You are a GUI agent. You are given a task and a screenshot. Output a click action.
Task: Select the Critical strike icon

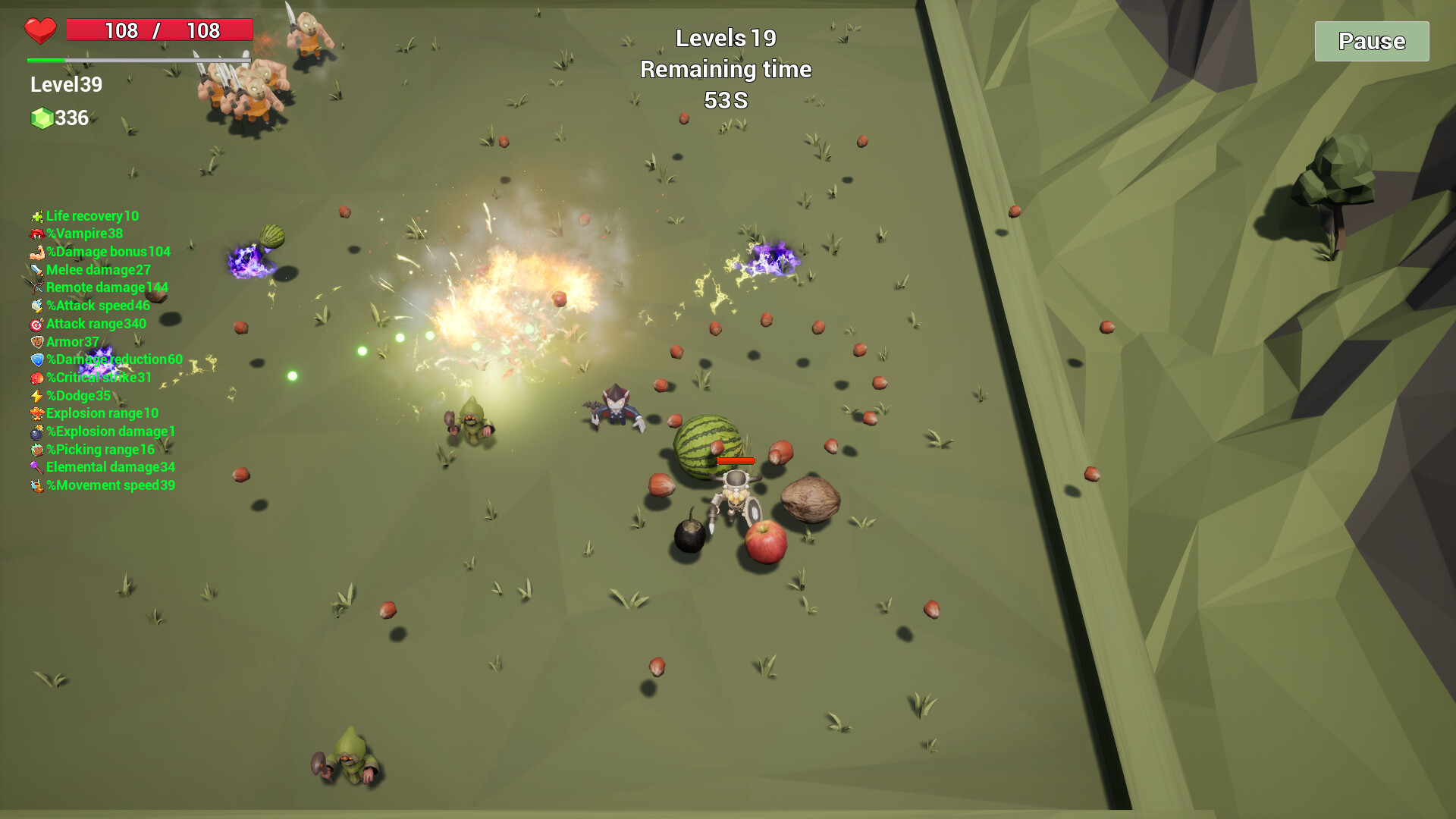(x=36, y=378)
